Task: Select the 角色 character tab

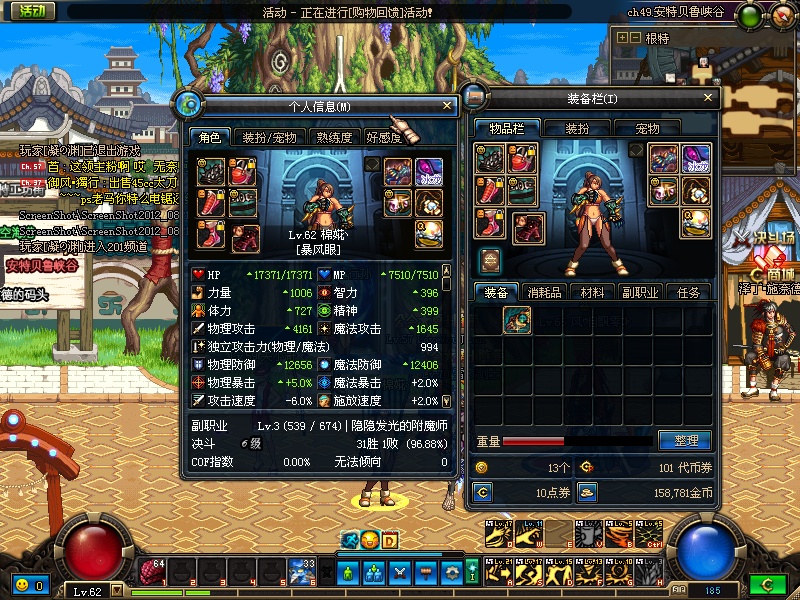Action: click(210, 137)
